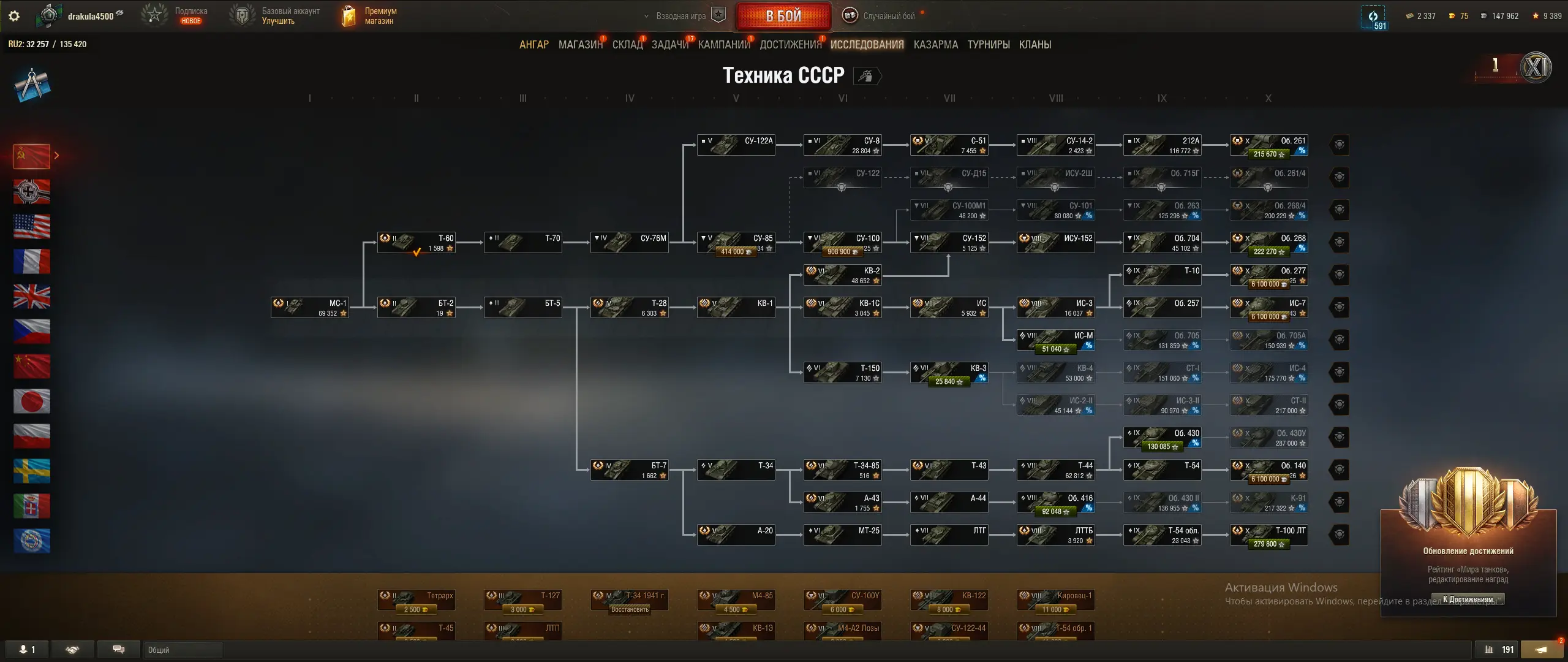Open settings via the gear icon

click(x=14, y=16)
